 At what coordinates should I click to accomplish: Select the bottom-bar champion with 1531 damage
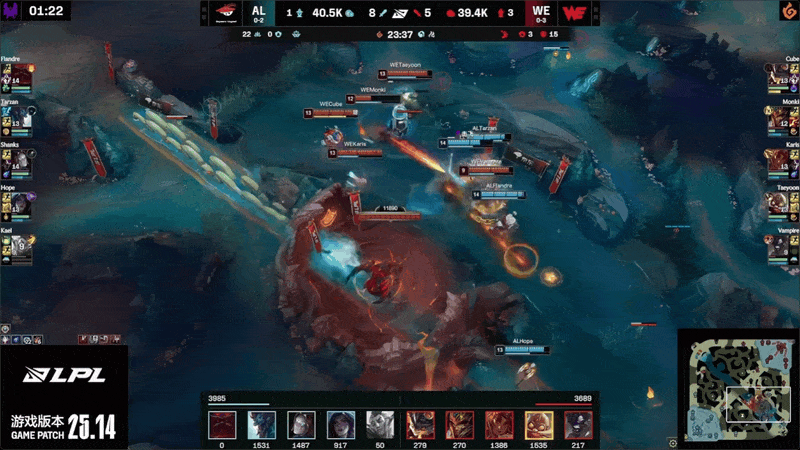pyautogui.click(x=261, y=425)
